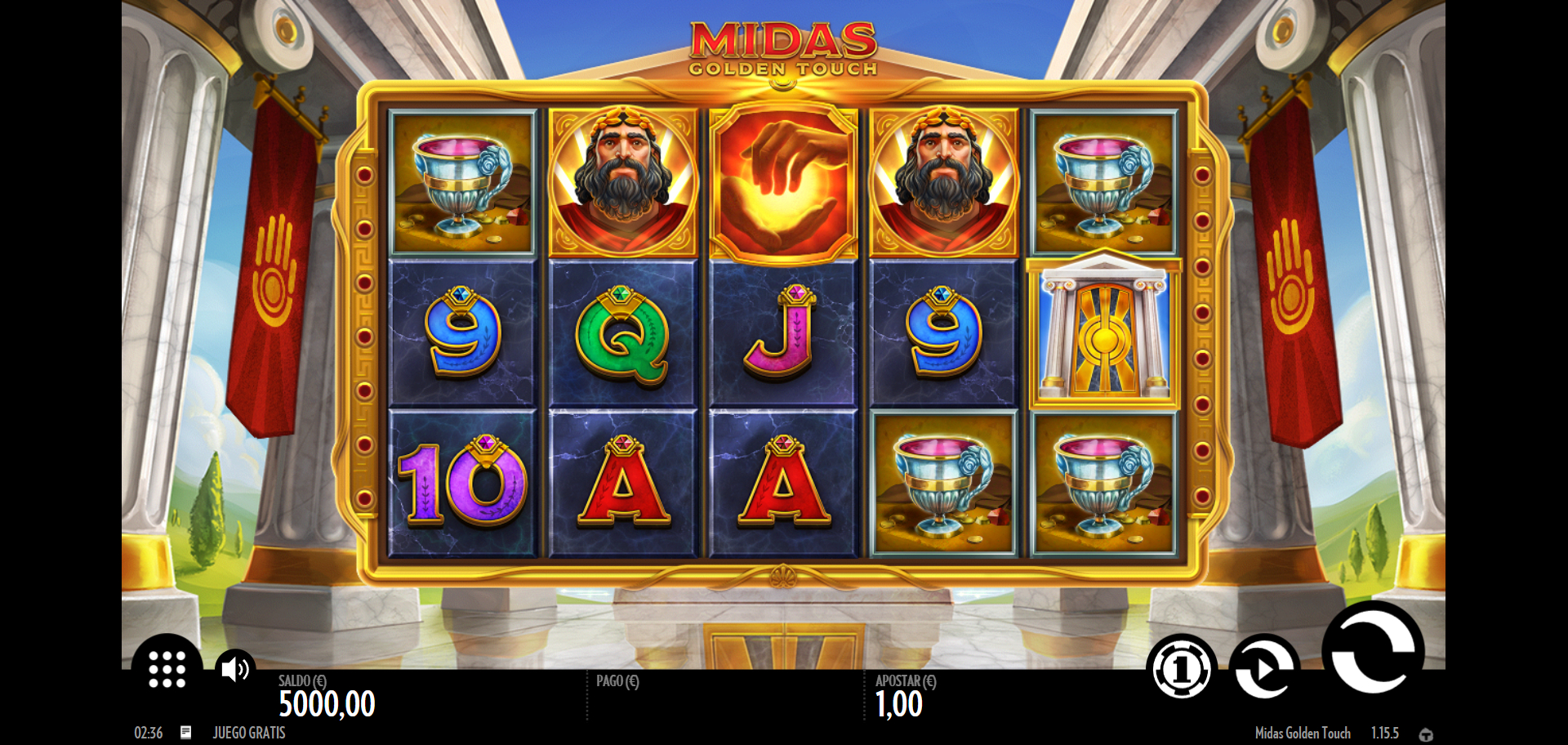The image size is (1568, 745).
Task: Start autoplay with the play-arrow button
Action: point(1263,669)
